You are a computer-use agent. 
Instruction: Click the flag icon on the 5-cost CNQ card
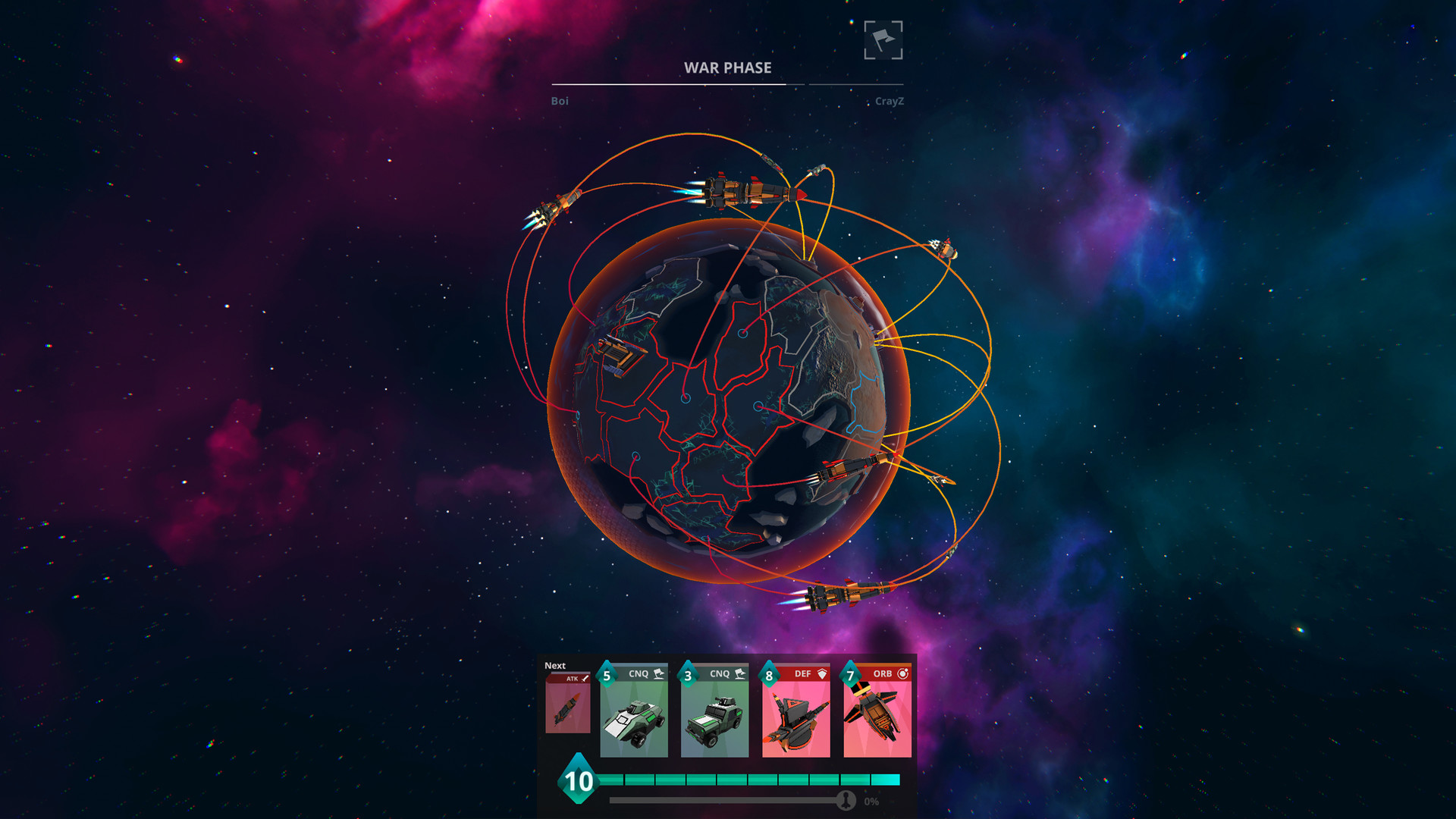coord(659,673)
